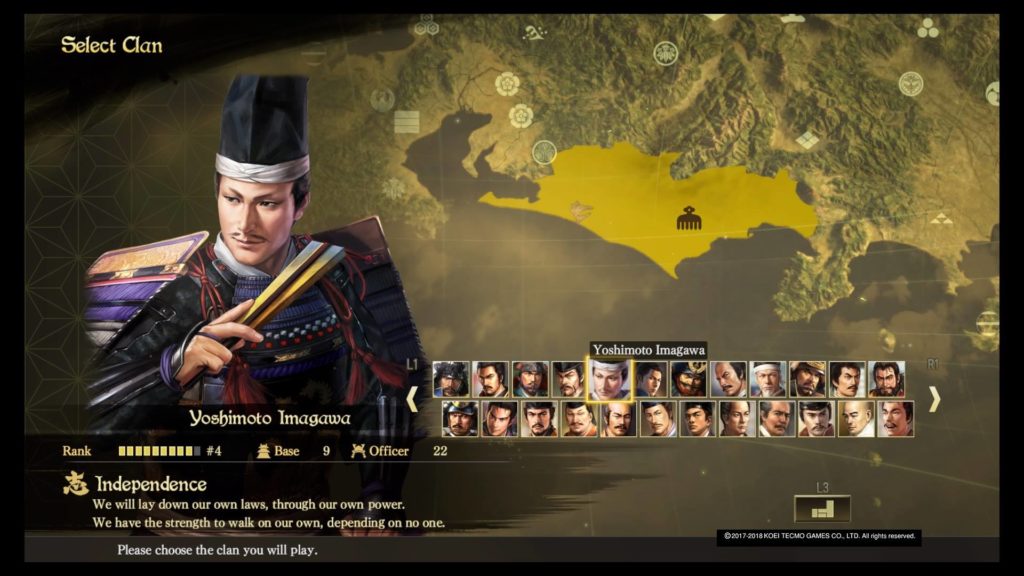This screenshot has height=576, width=1024.
Task: Pick the portrait with the golden crescent helmet
Action: pos(689,380)
